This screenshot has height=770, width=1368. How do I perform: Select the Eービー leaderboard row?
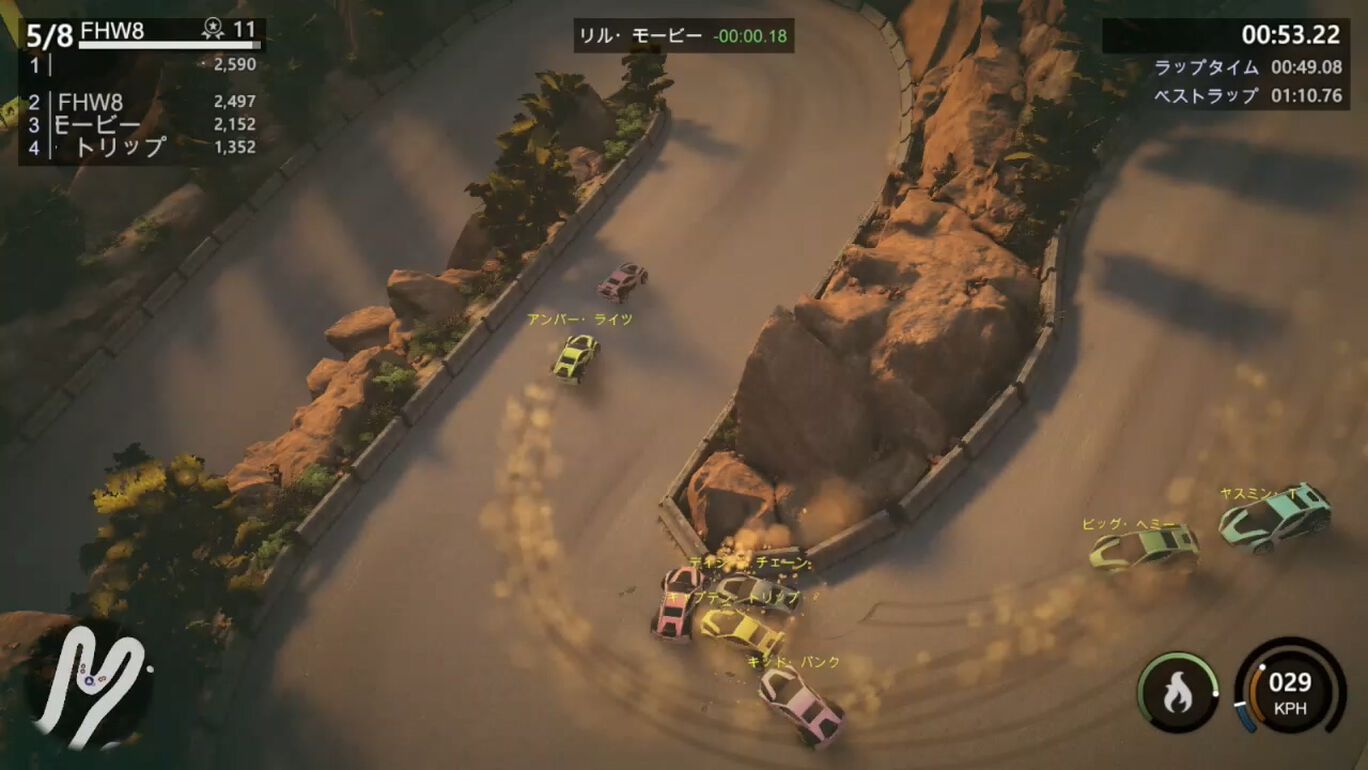click(140, 125)
